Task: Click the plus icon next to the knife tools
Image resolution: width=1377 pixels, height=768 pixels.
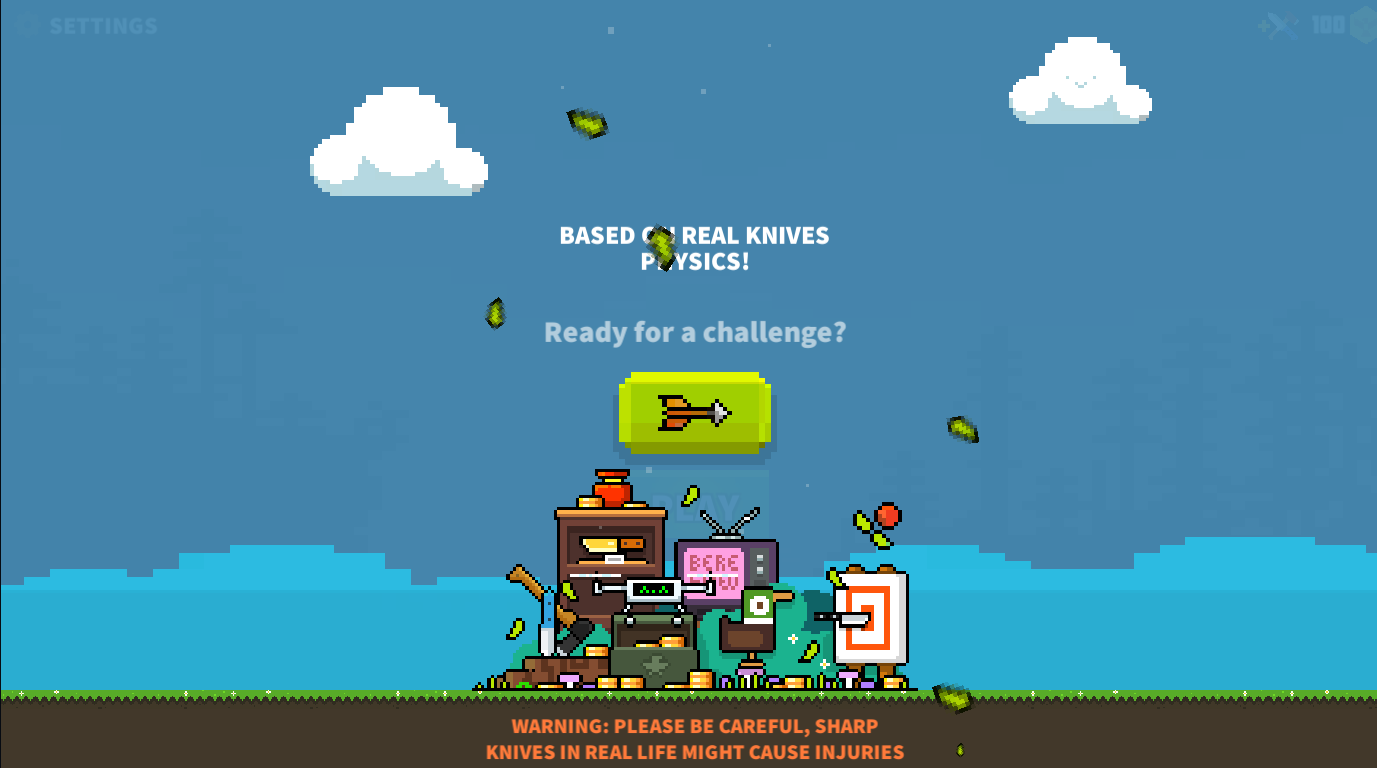Action: 1264,26
